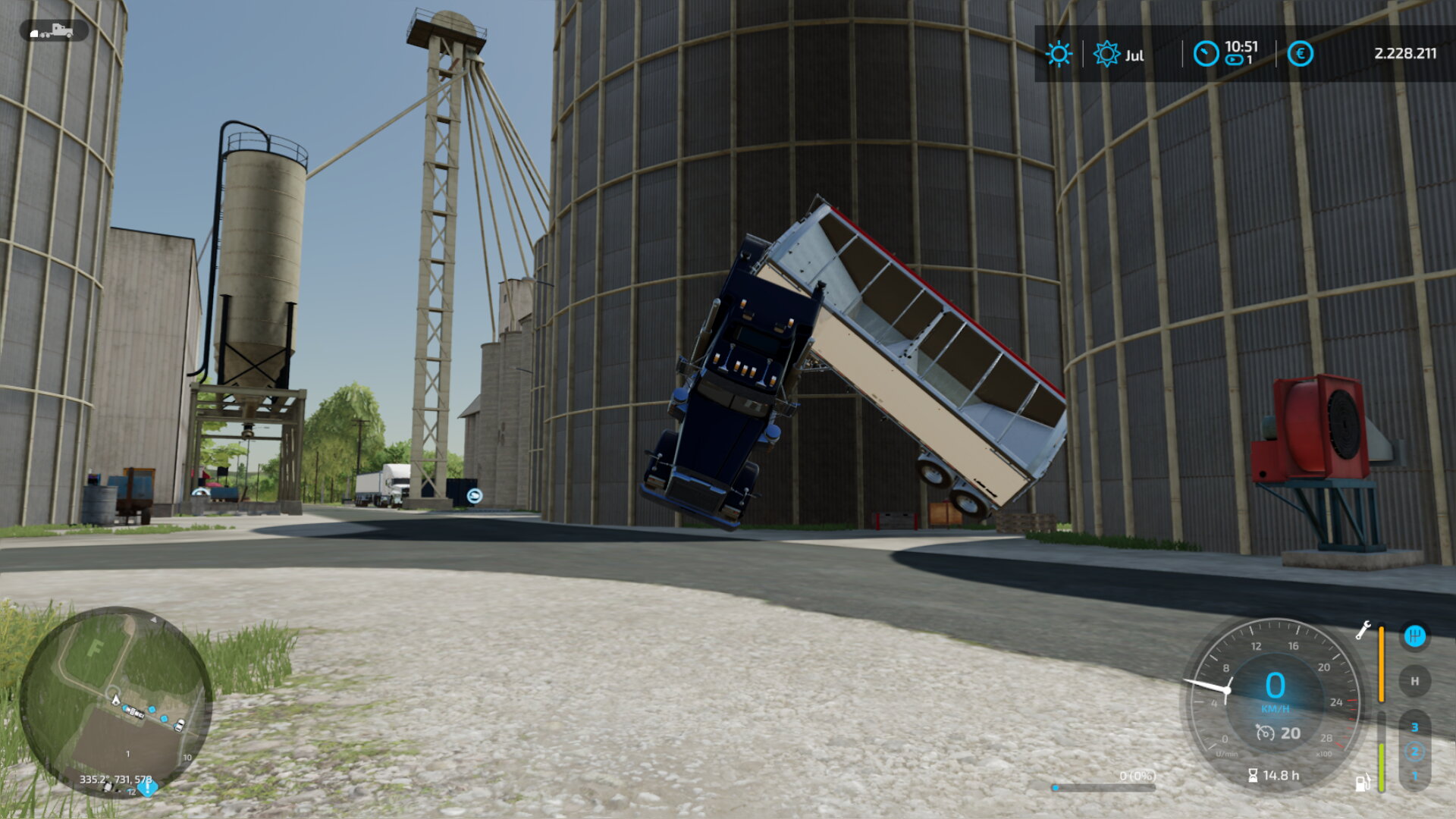Select the blue gearshift icon
1456x819 pixels.
[1414, 635]
